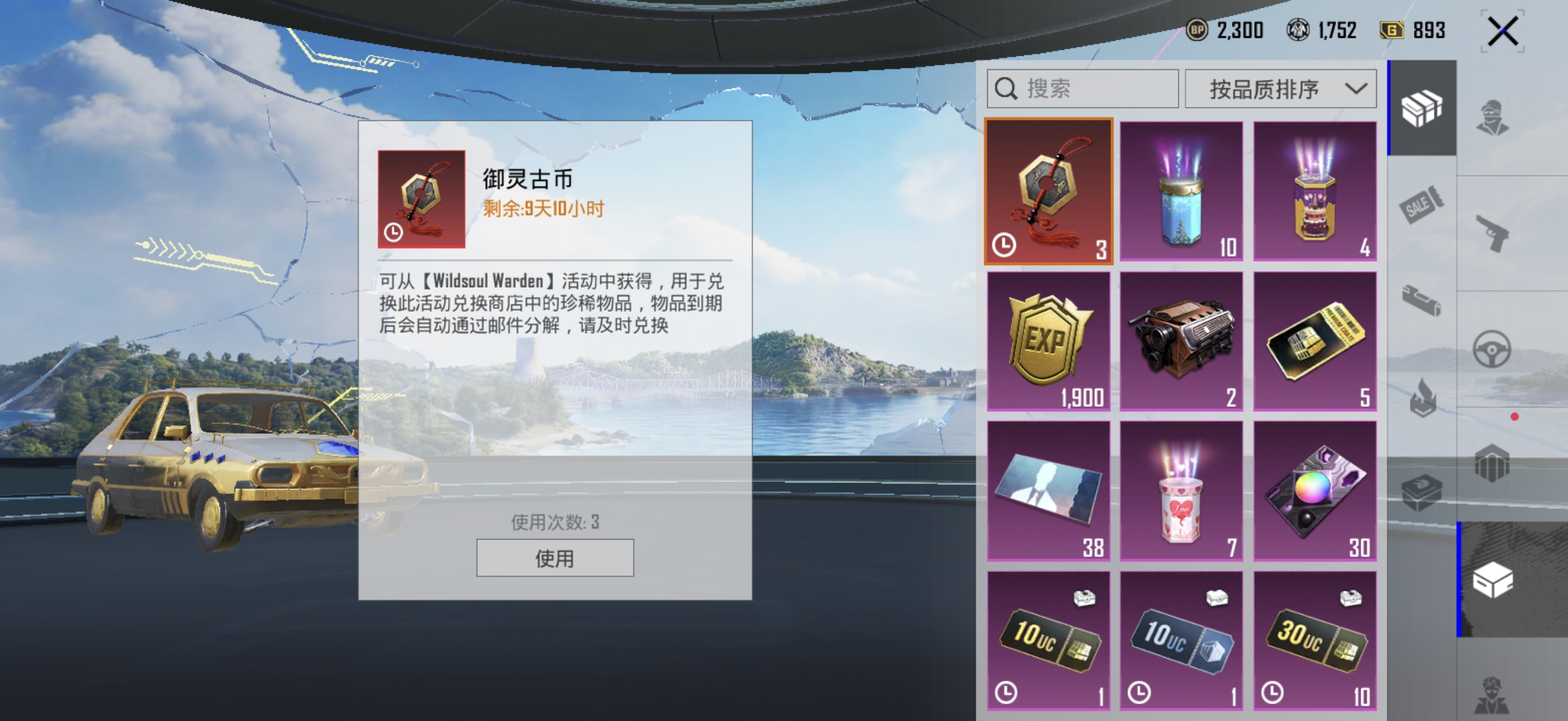Image resolution: width=1568 pixels, height=721 pixels.
Task: Select the selected 御灵古币 coin tile
Action: point(1048,191)
